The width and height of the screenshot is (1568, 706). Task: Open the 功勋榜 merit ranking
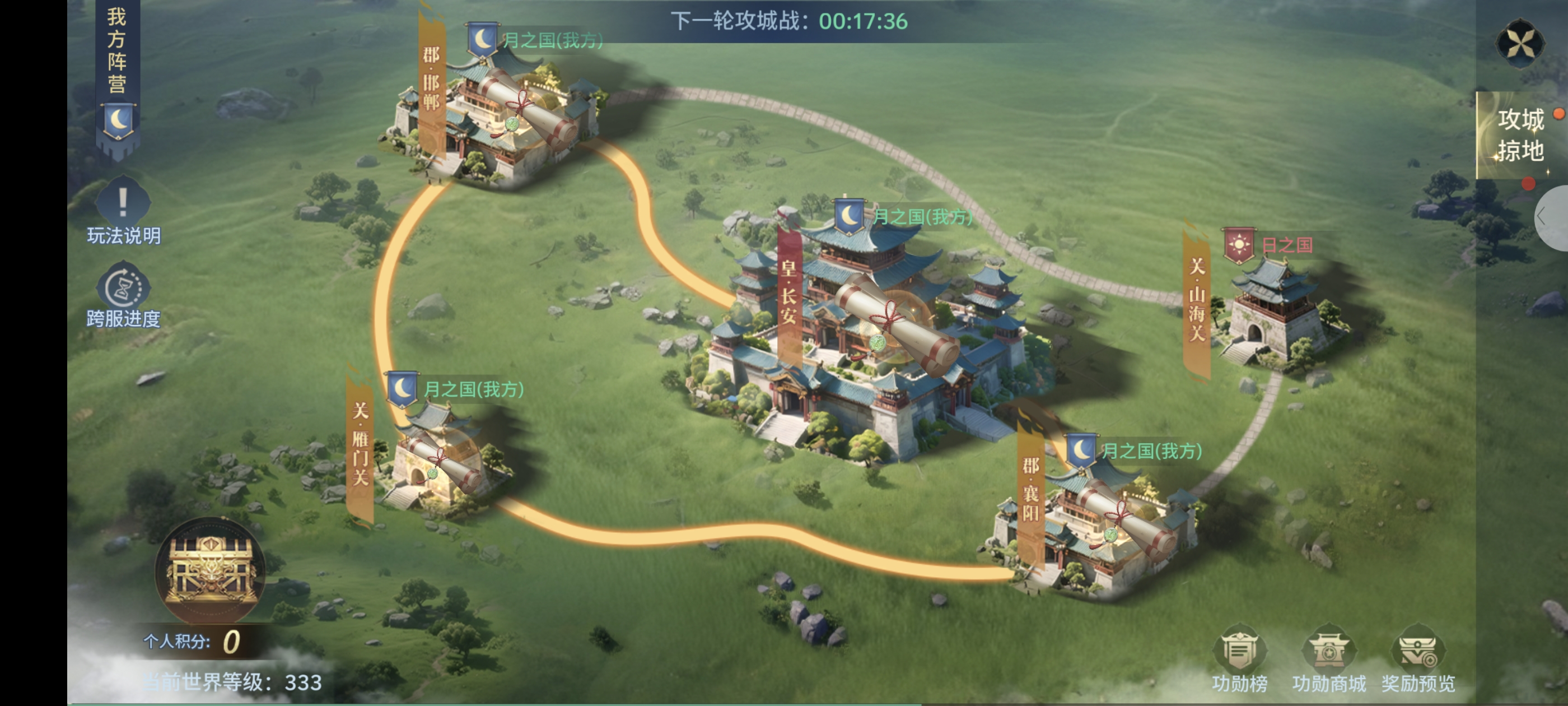click(1239, 659)
